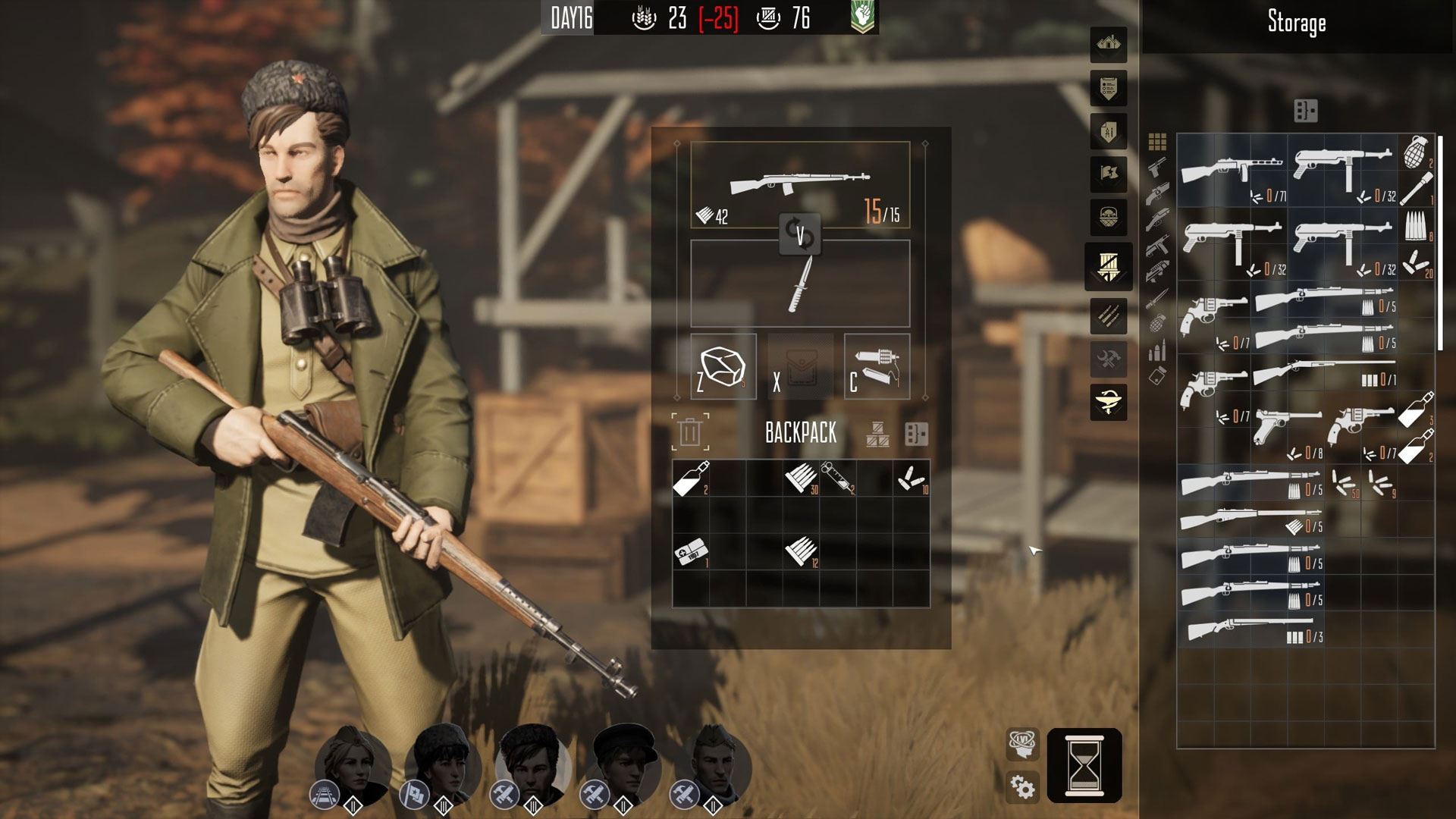The image size is (1456, 819).
Task: Pick the pineapple grenade in storage
Action: pyautogui.click(x=1415, y=152)
